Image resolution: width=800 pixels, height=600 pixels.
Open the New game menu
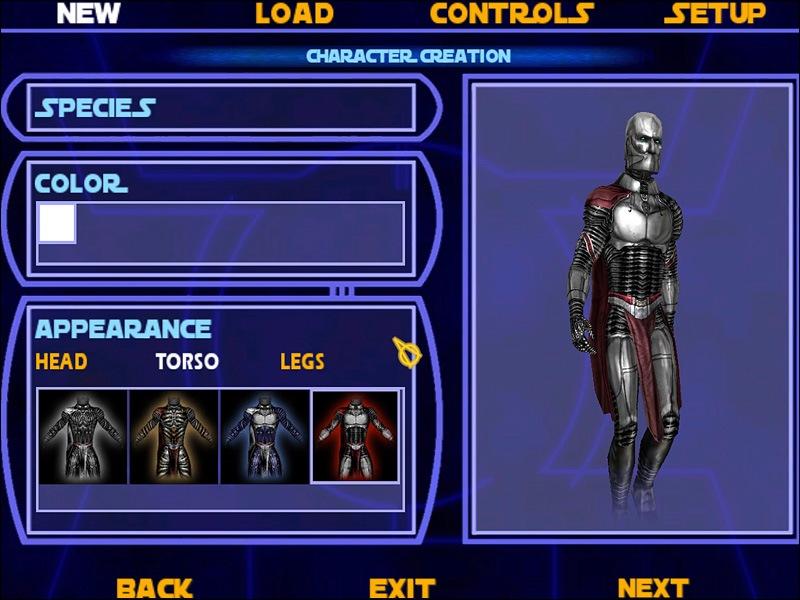coord(88,14)
